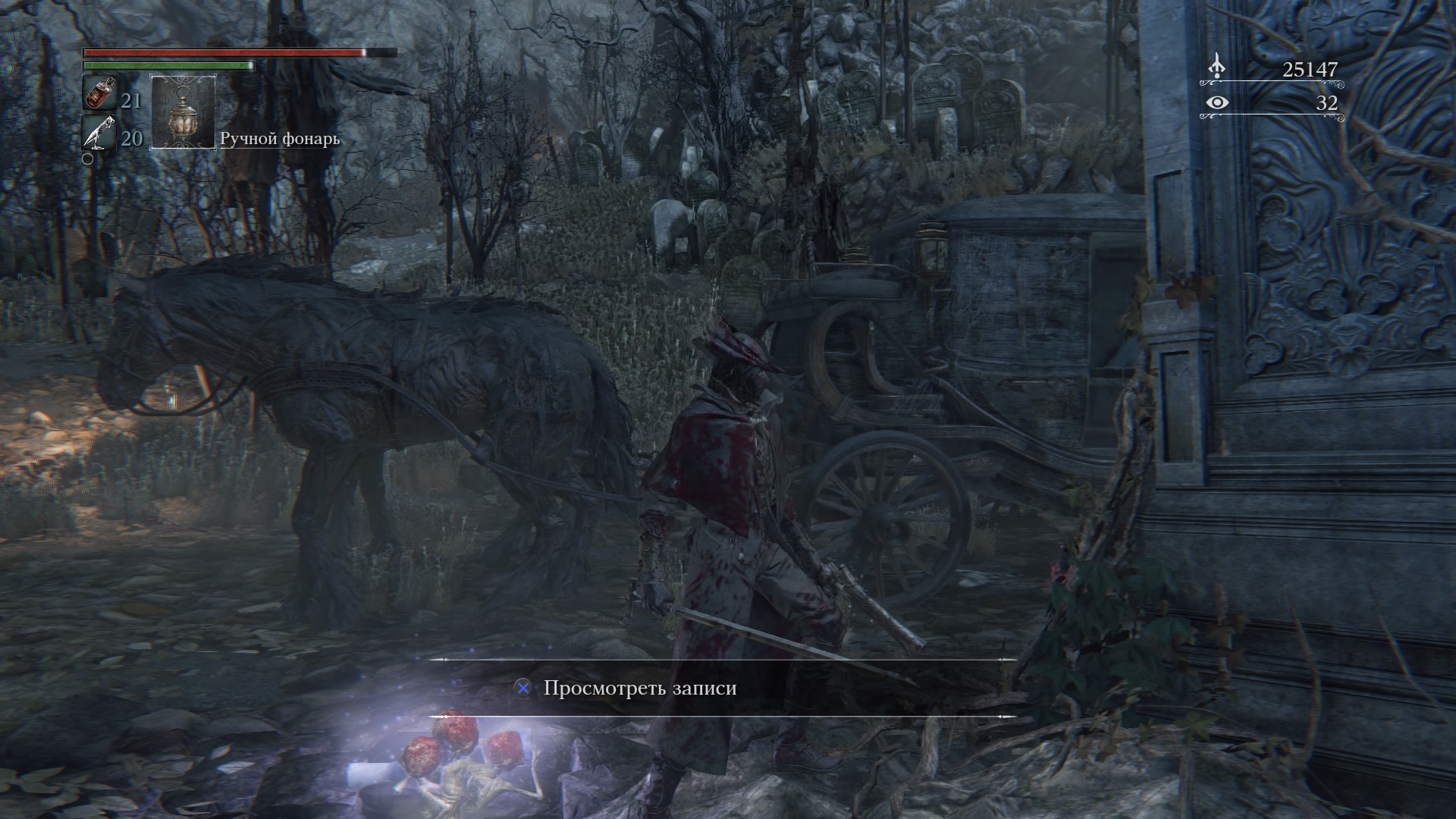Select the Quicksilver Bullet icon

click(x=99, y=134)
